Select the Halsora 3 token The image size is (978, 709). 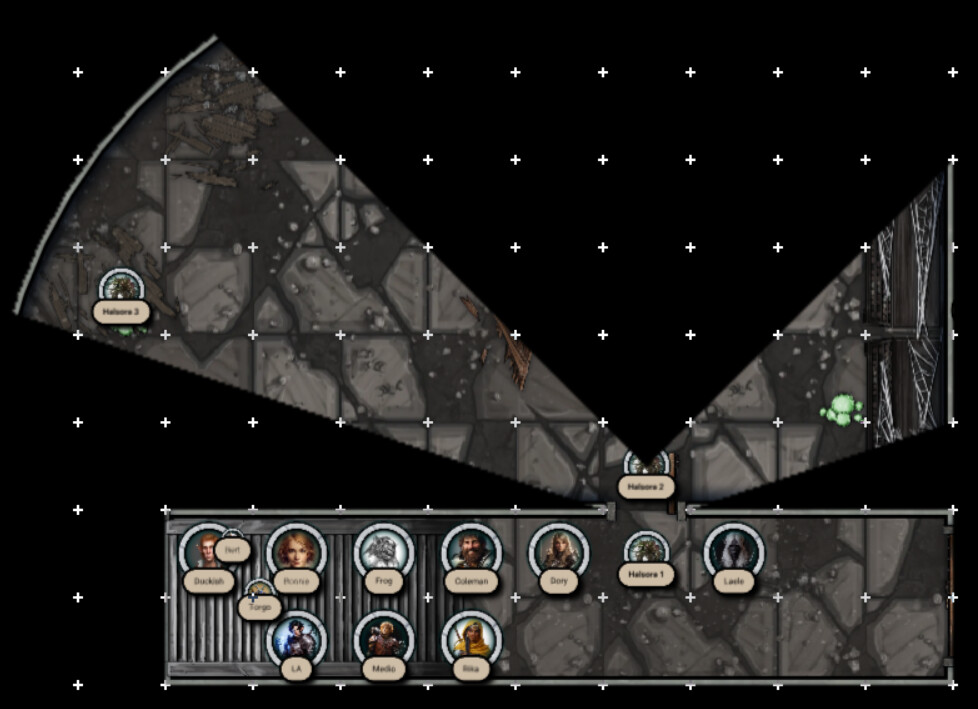click(x=121, y=289)
